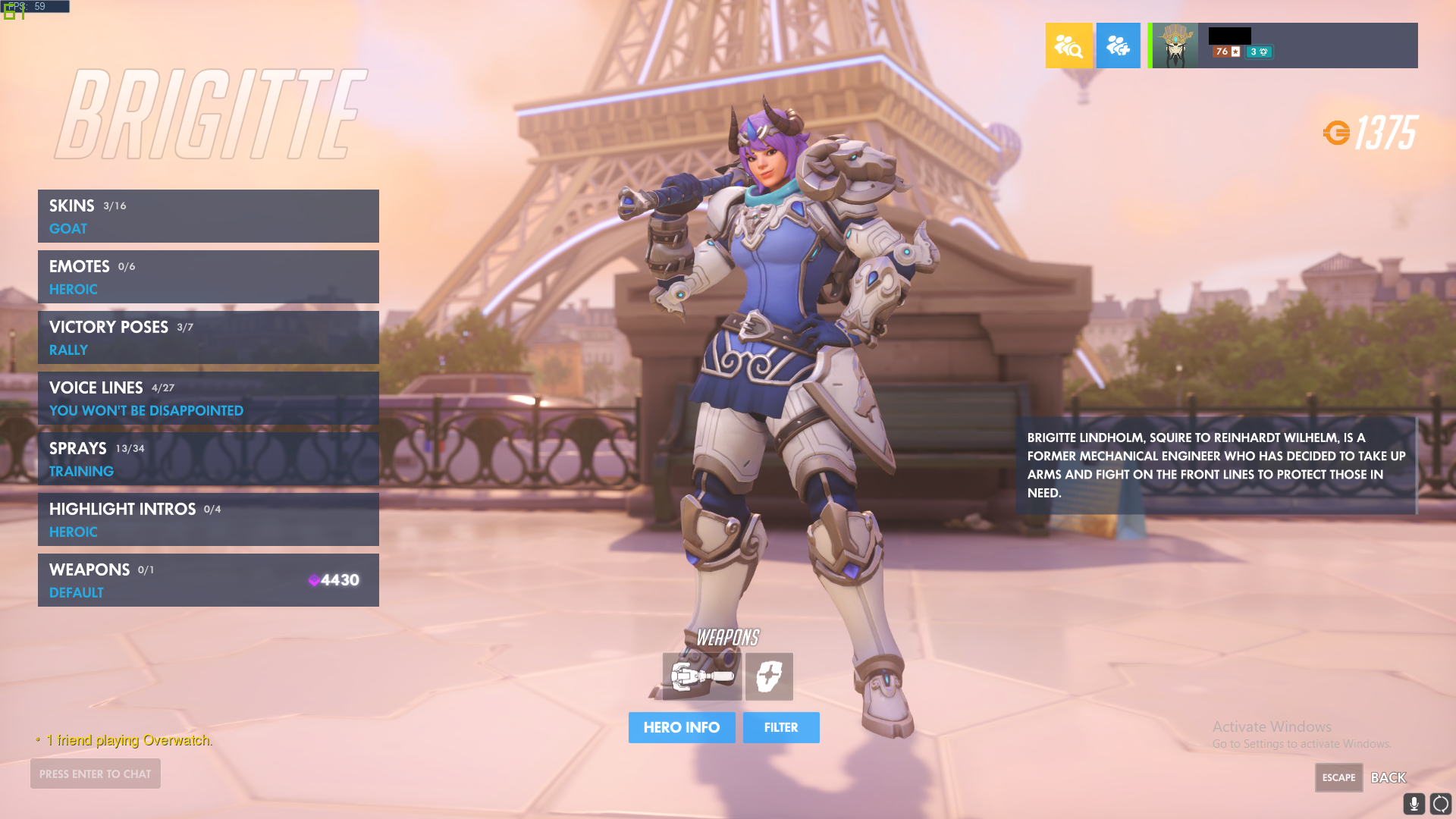The height and width of the screenshot is (819, 1456).
Task: Open the Weapons category
Action: tap(208, 580)
